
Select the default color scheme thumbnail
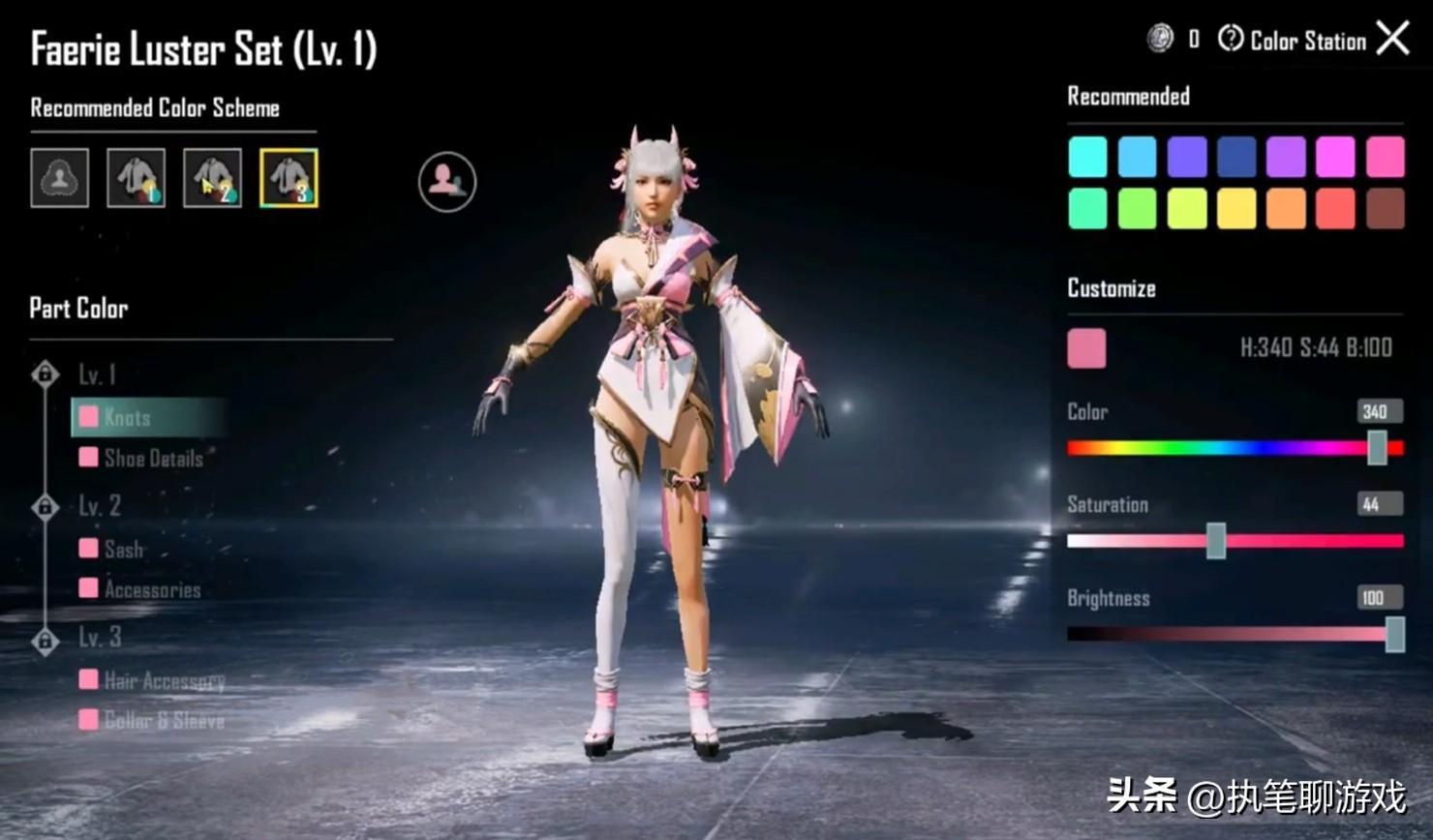[x=60, y=178]
